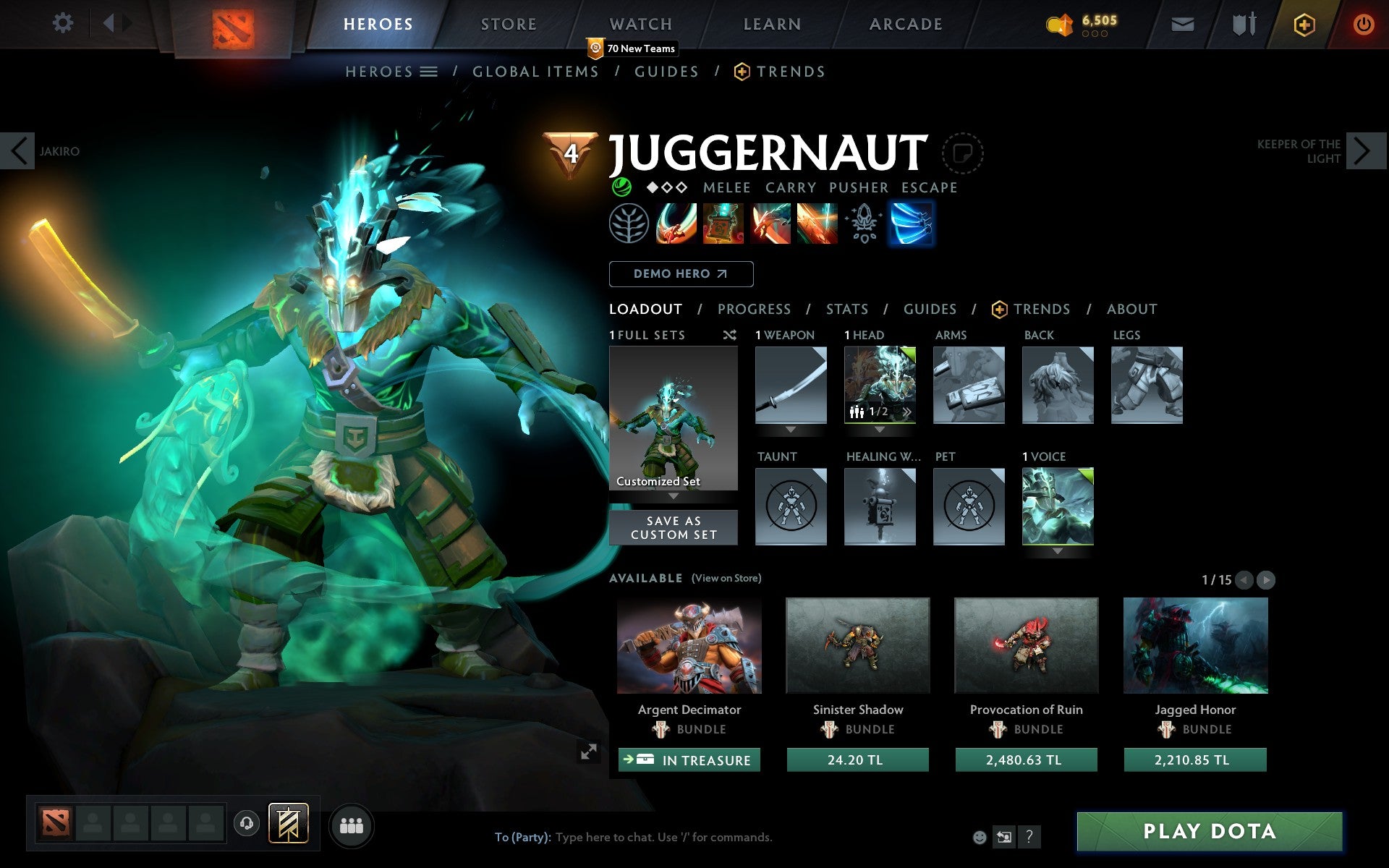Open the Arcade menu
1389x868 pixels.
click(x=904, y=24)
